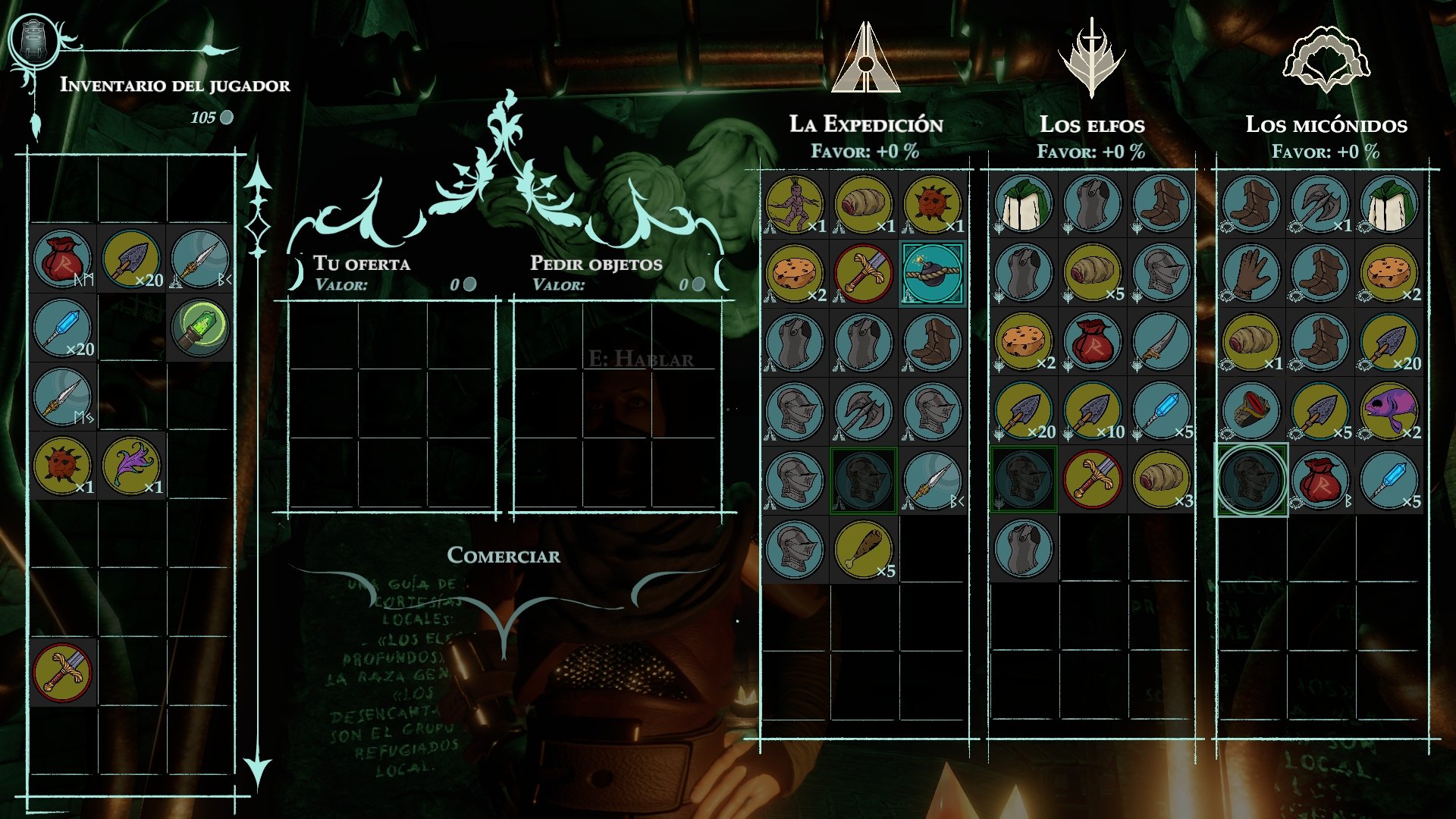Pick the chicken leg stack of five
Image resolution: width=1456 pixels, height=819 pixels.
863,549
